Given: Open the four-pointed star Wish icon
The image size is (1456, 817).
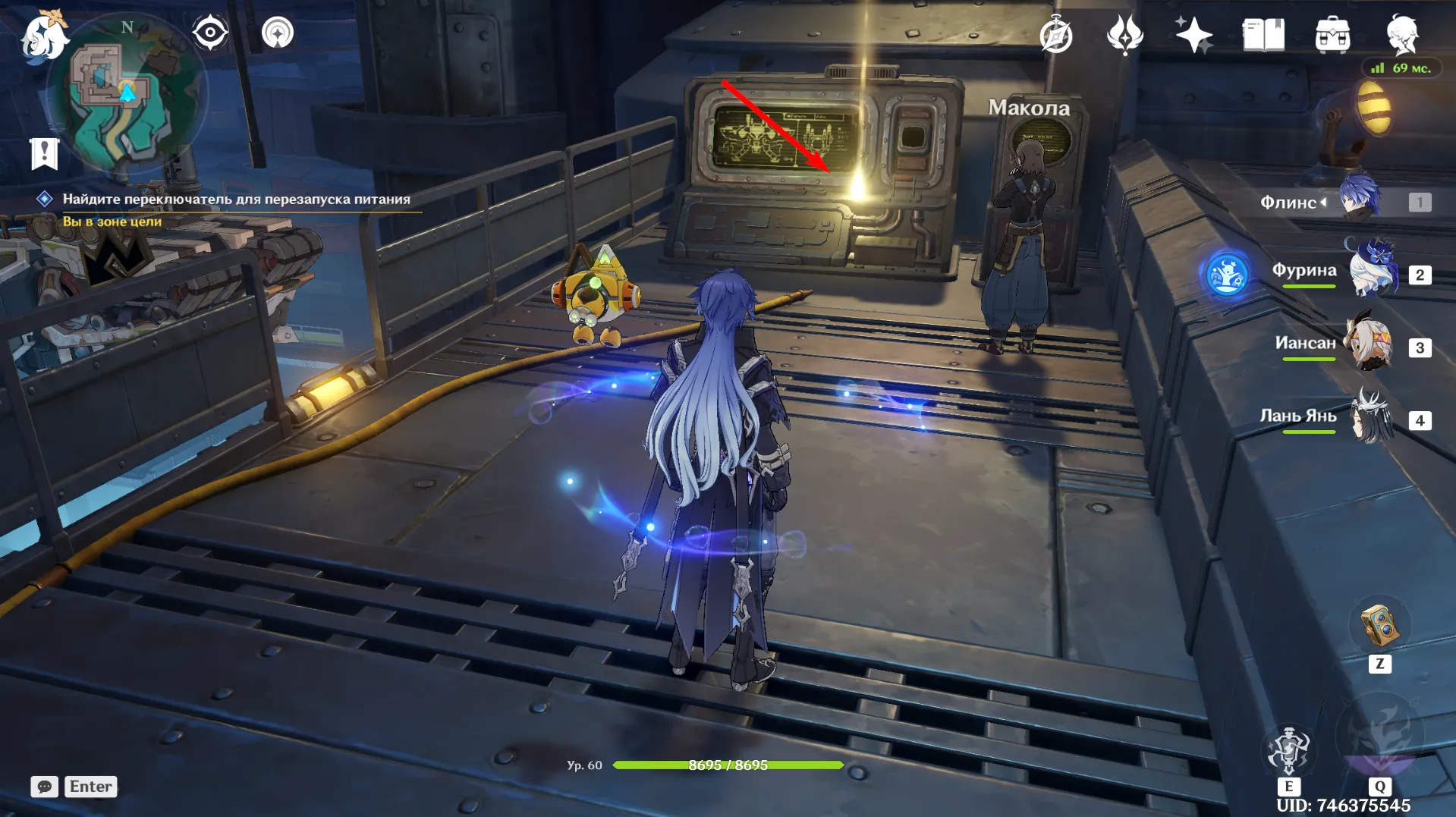Looking at the screenshot, I should (1193, 35).
